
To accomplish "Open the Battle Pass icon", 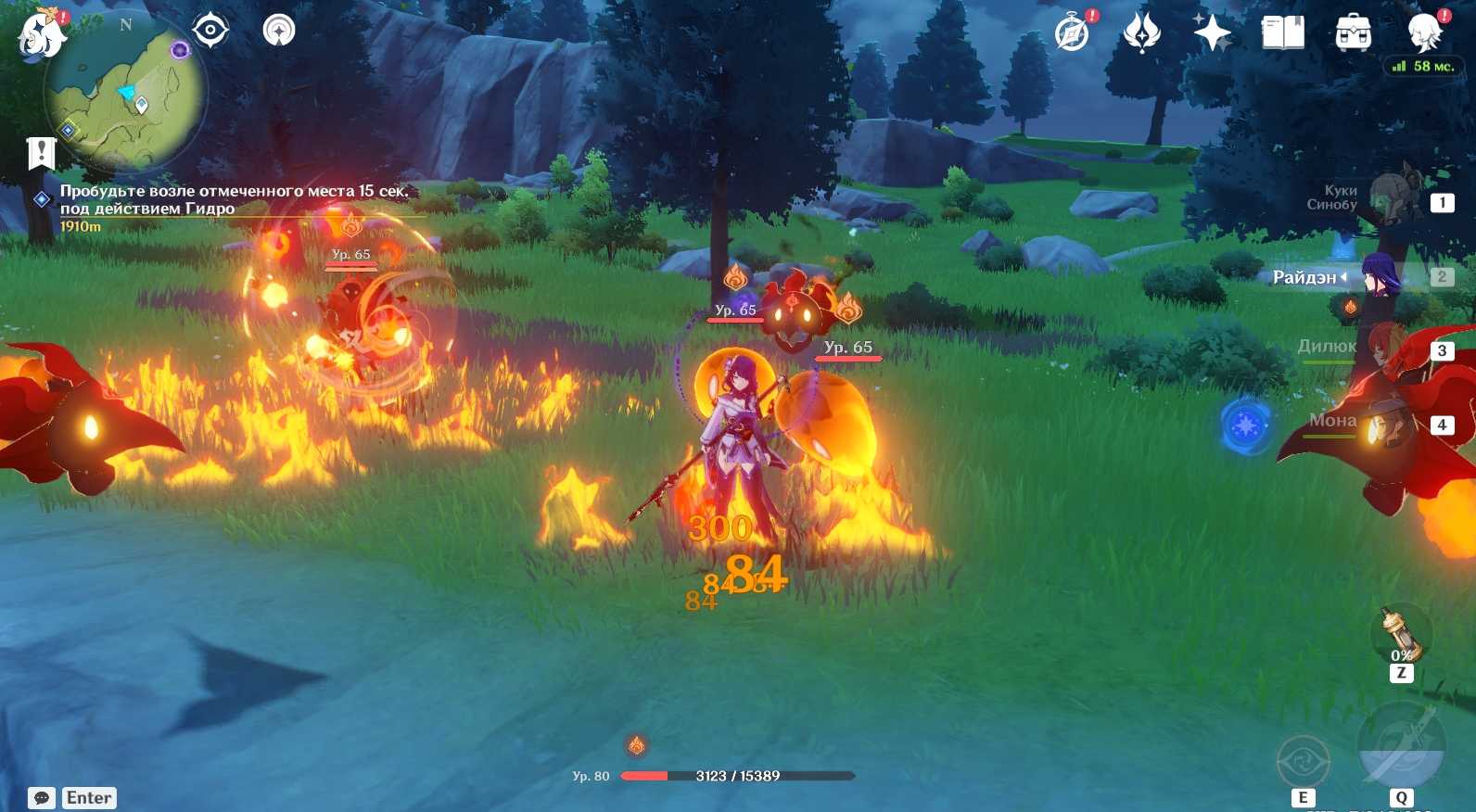I will pos(1141,34).
